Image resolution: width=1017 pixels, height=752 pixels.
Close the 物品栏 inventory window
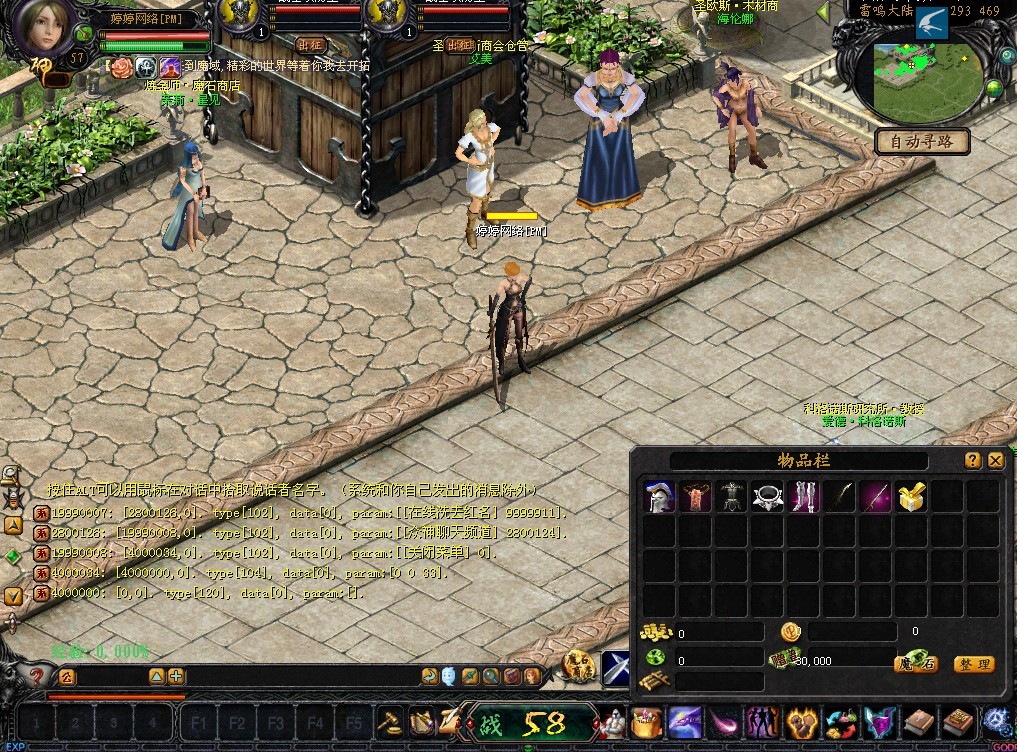[995, 460]
